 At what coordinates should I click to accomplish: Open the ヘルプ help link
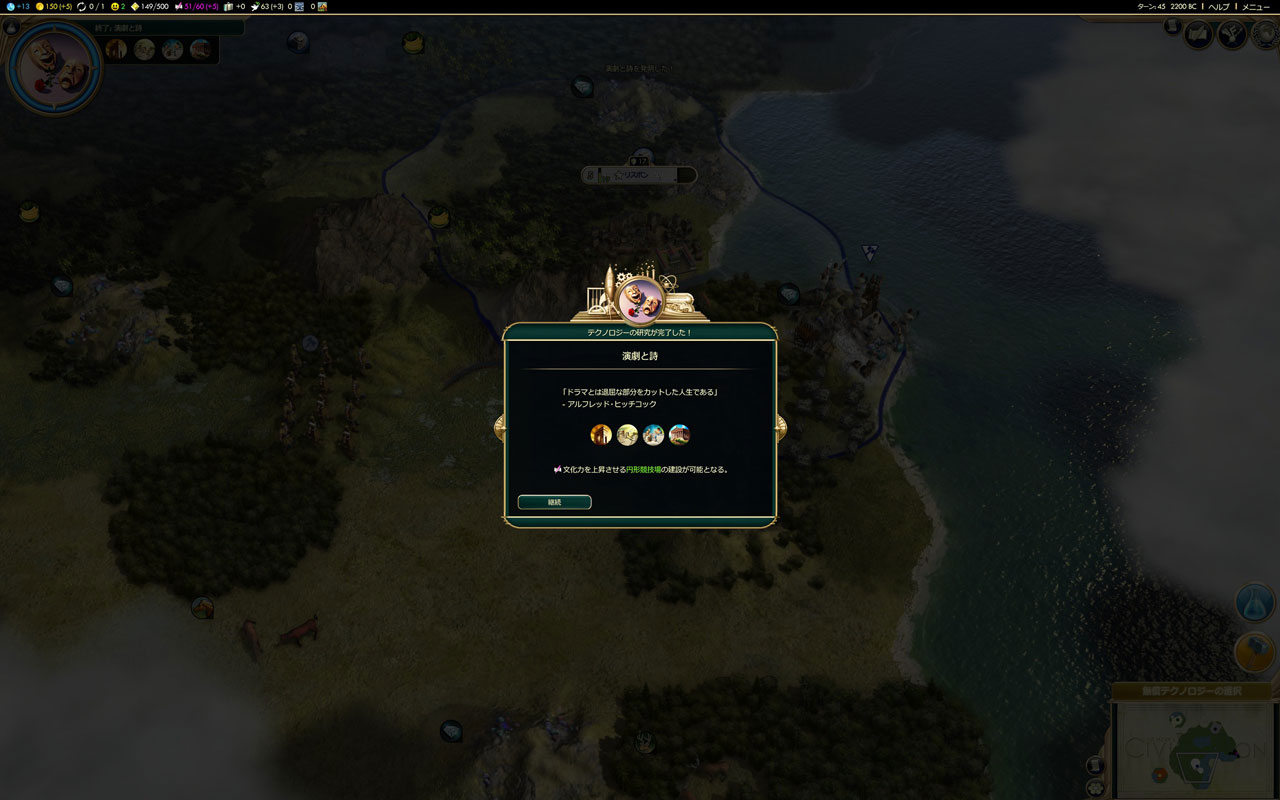(1219, 6)
